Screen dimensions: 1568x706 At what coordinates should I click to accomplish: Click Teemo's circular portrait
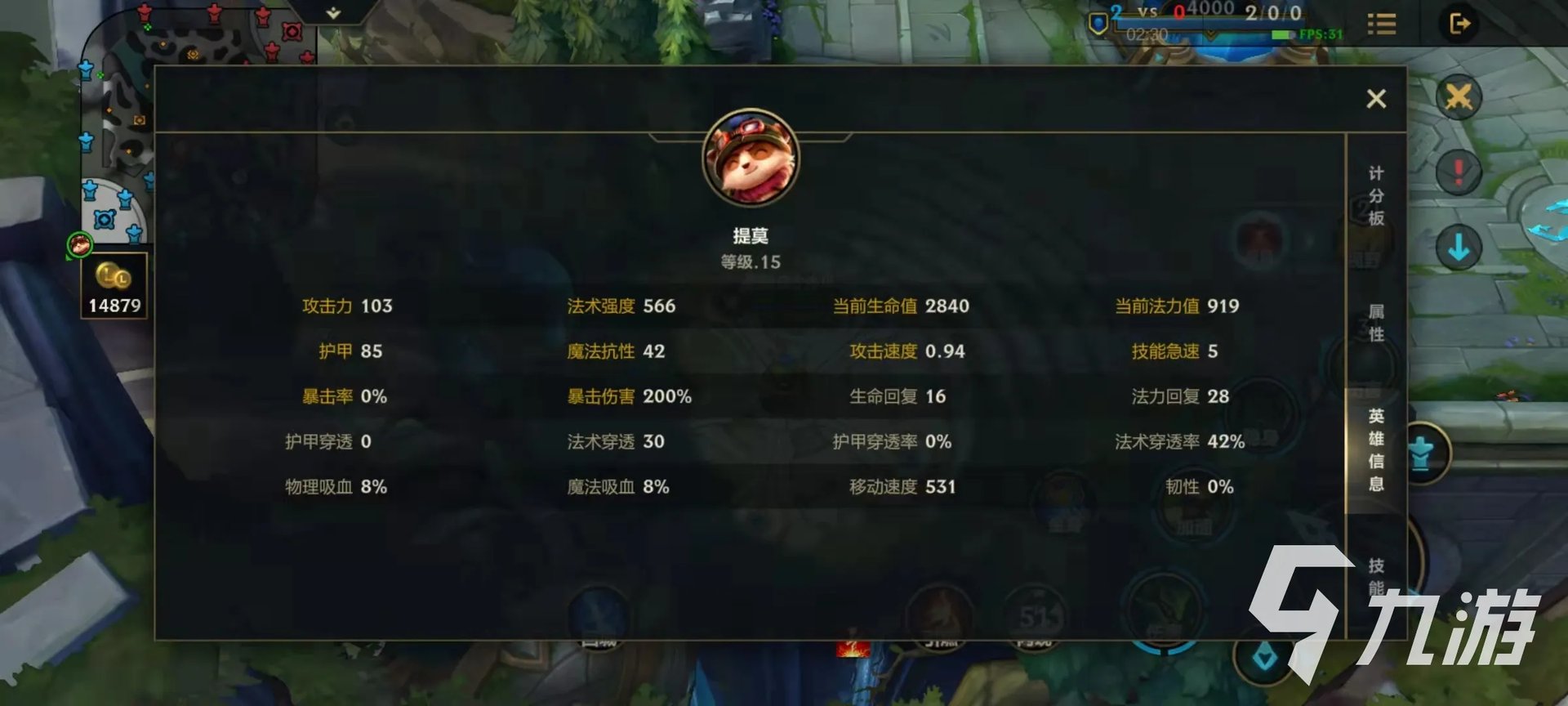(x=751, y=161)
